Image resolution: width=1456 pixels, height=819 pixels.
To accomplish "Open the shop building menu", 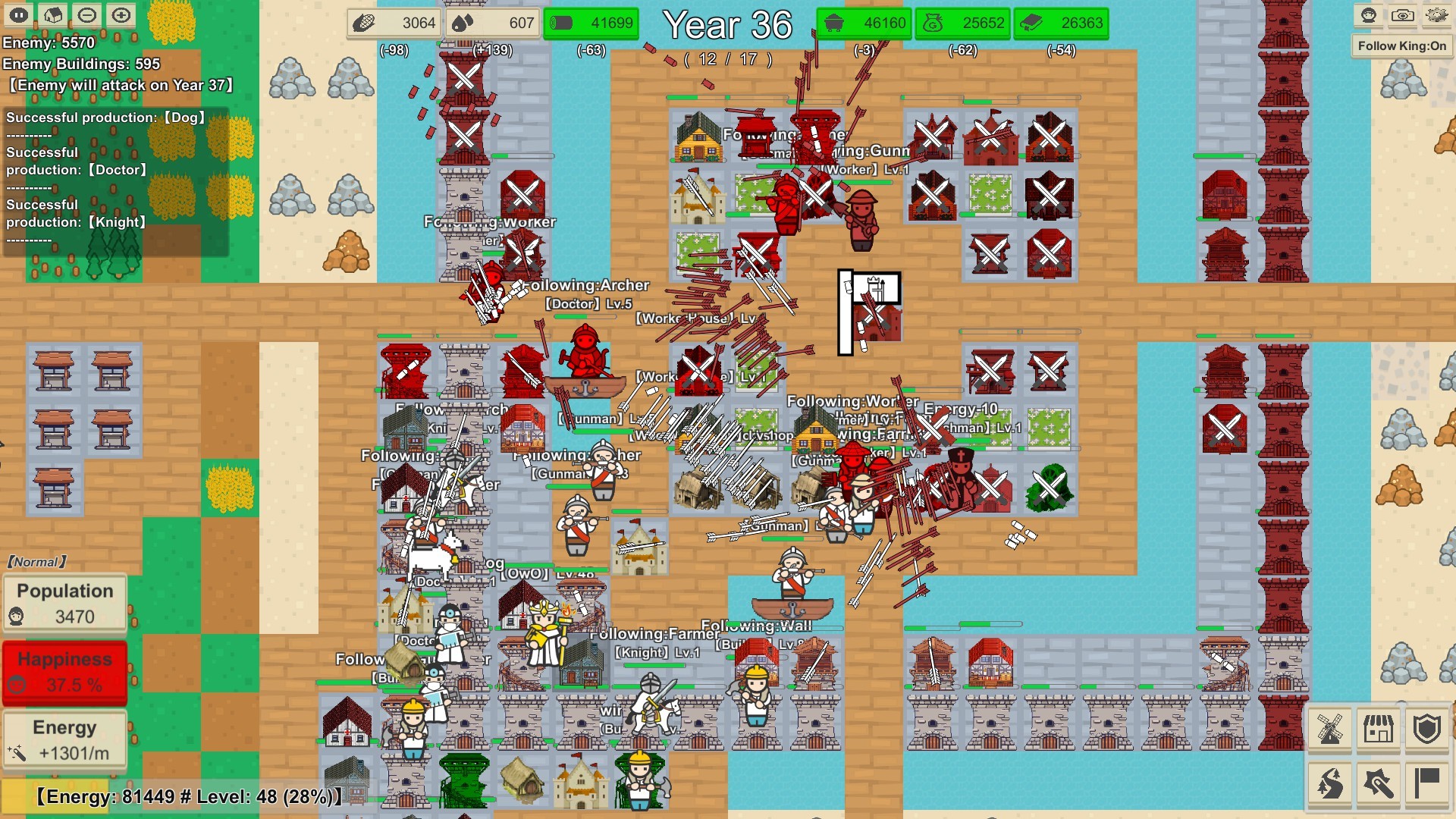I will pyautogui.click(x=1378, y=728).
